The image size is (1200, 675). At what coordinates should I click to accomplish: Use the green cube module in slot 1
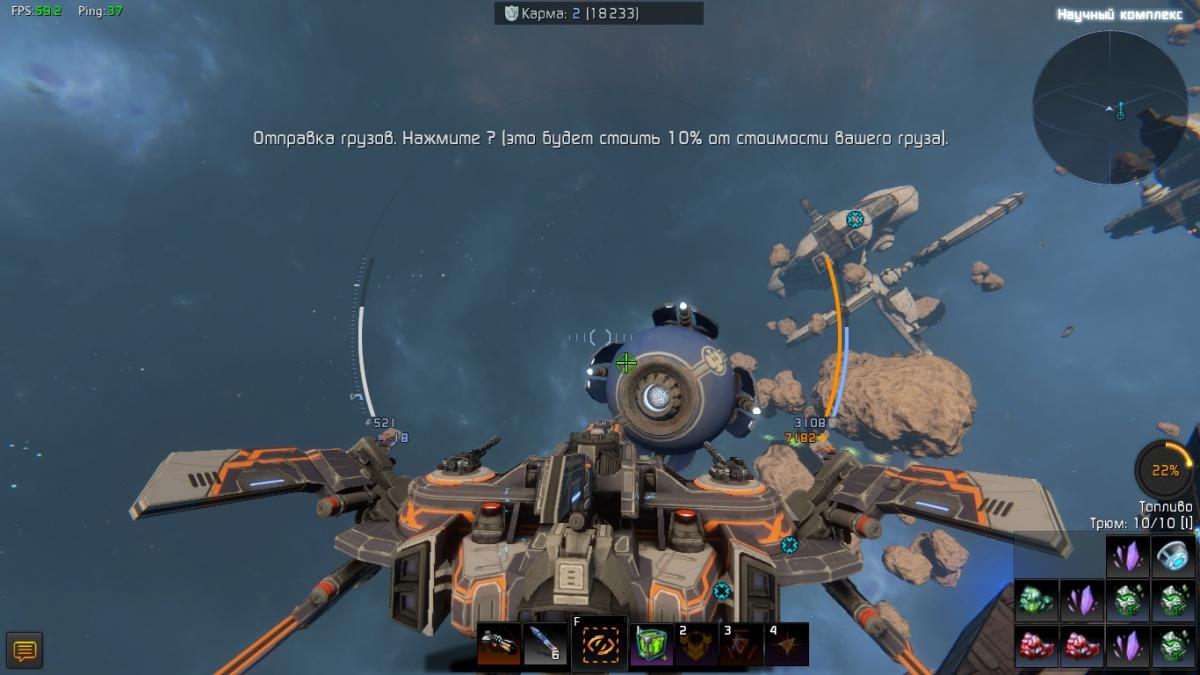coord(651,646)
